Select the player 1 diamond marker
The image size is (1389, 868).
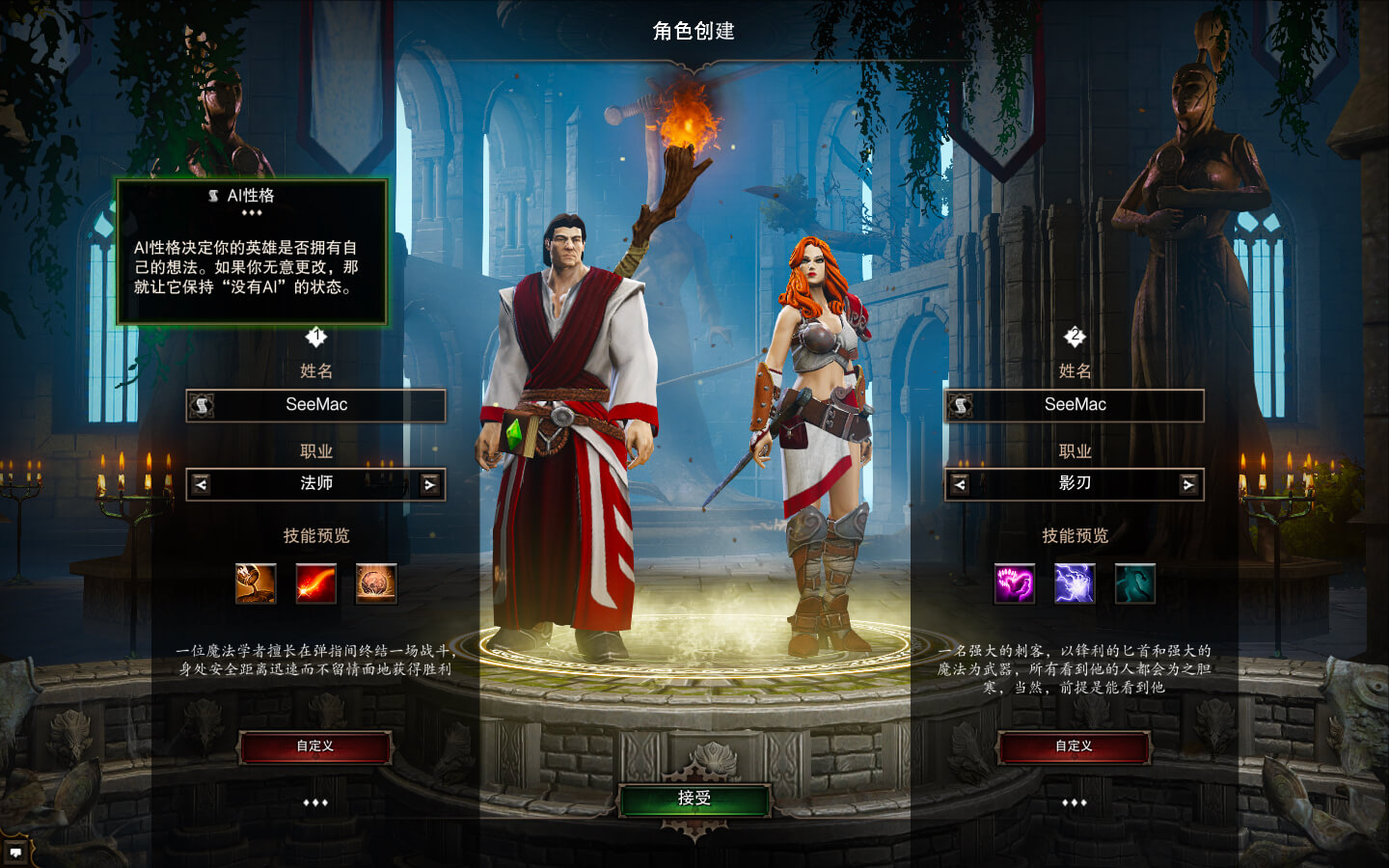coord(316,336)
